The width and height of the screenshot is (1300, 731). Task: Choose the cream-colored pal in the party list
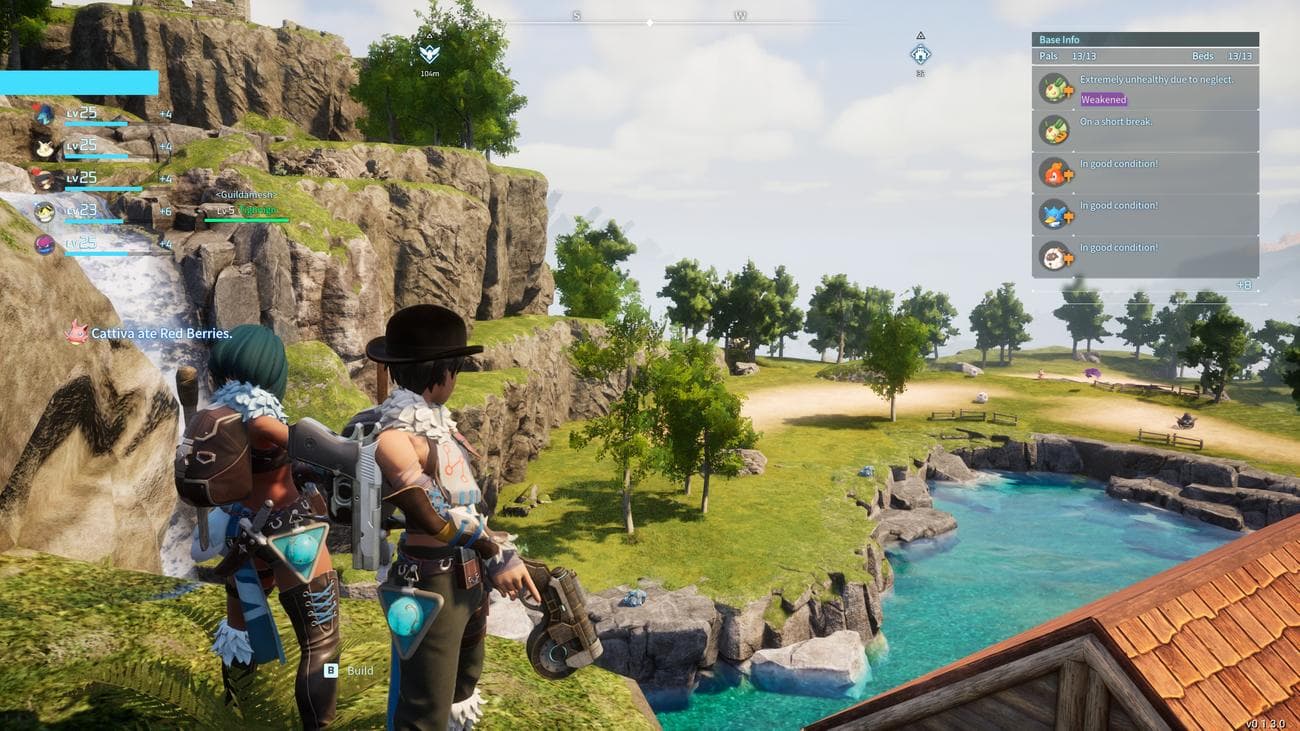[x=44, y=148]
